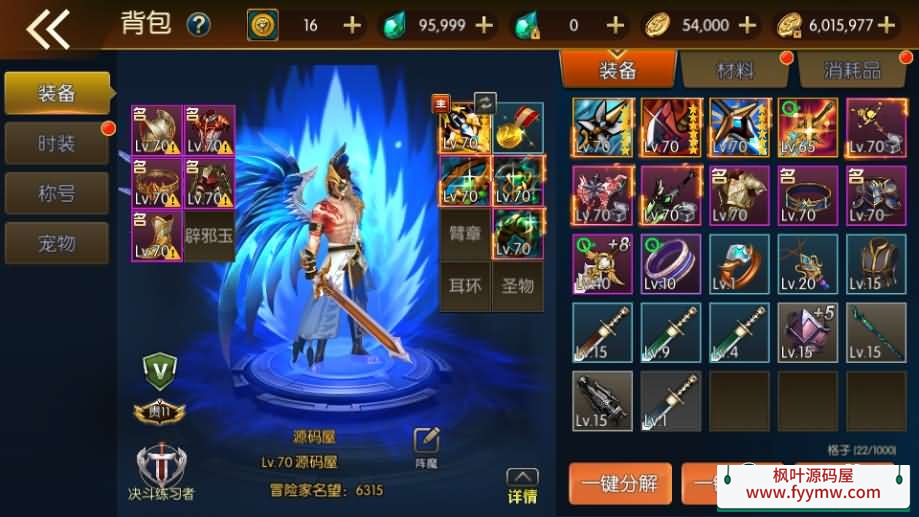
Task: Click the 阵魔 edit icon
Action: click(x=427, y=445)
